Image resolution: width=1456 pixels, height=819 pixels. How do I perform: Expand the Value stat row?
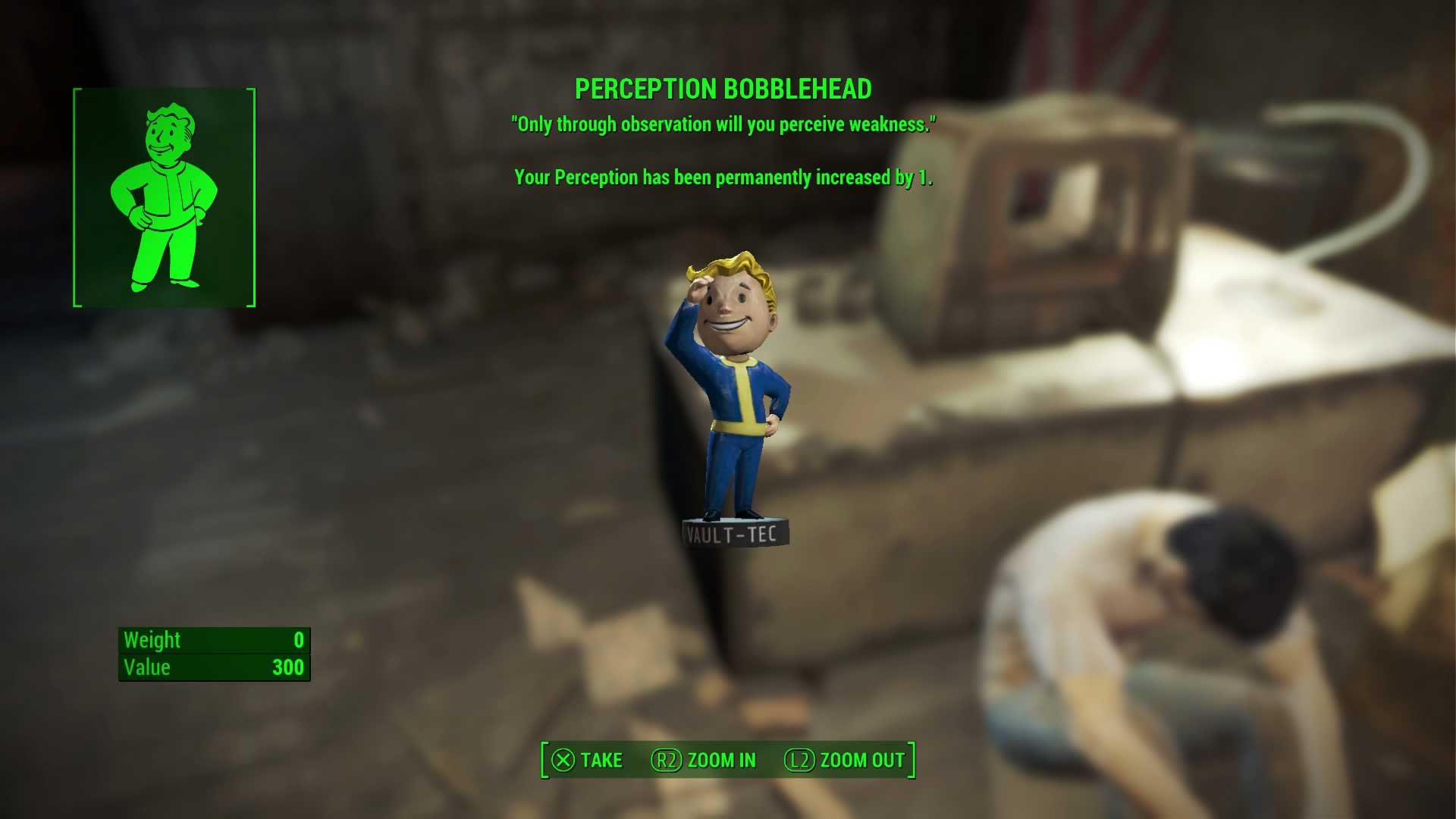pos(214,667)
